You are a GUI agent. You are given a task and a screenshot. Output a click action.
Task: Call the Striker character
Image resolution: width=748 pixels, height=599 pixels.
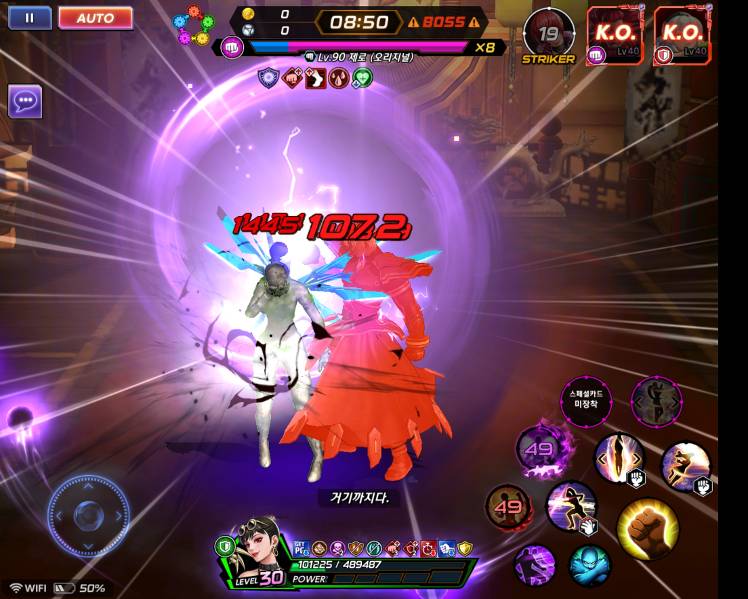(x=549, y=33)
